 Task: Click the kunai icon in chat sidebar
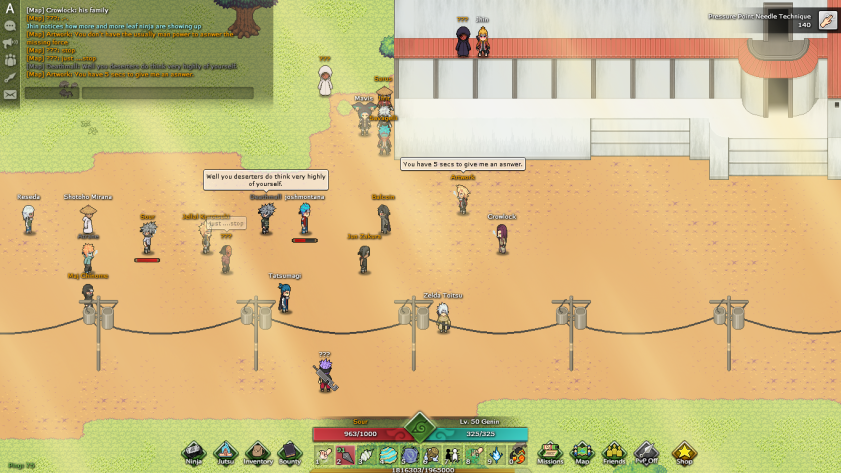10,77
